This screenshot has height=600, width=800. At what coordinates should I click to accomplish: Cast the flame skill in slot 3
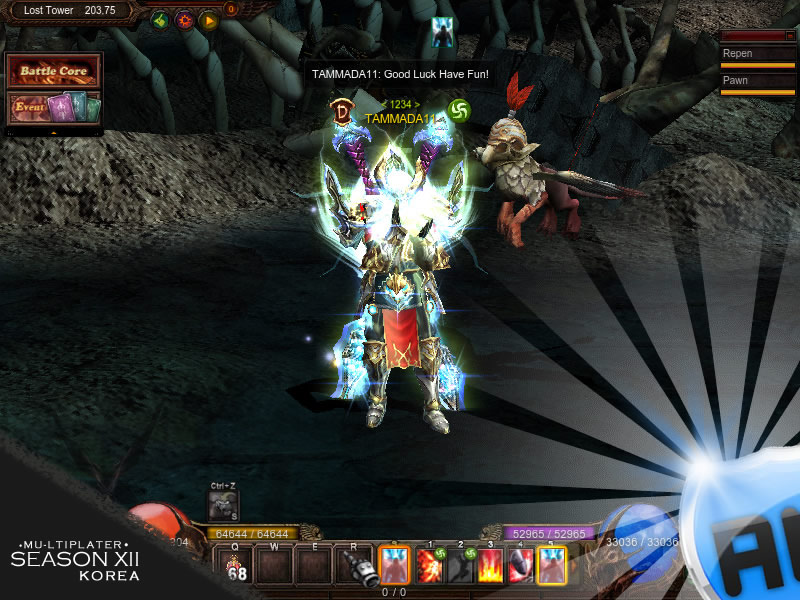[491, 566]
